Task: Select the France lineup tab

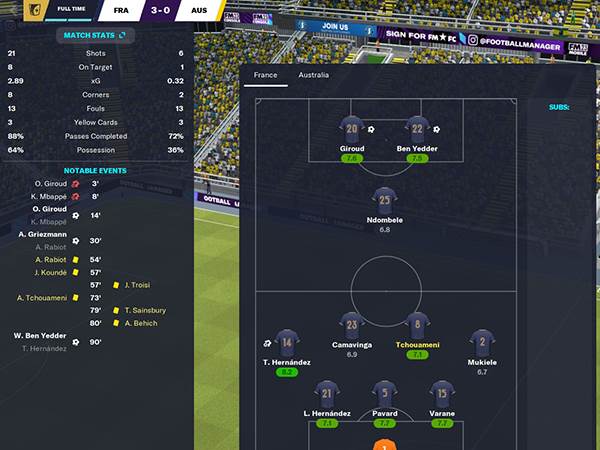Action: pyautogui.click(x=266, y=75)
